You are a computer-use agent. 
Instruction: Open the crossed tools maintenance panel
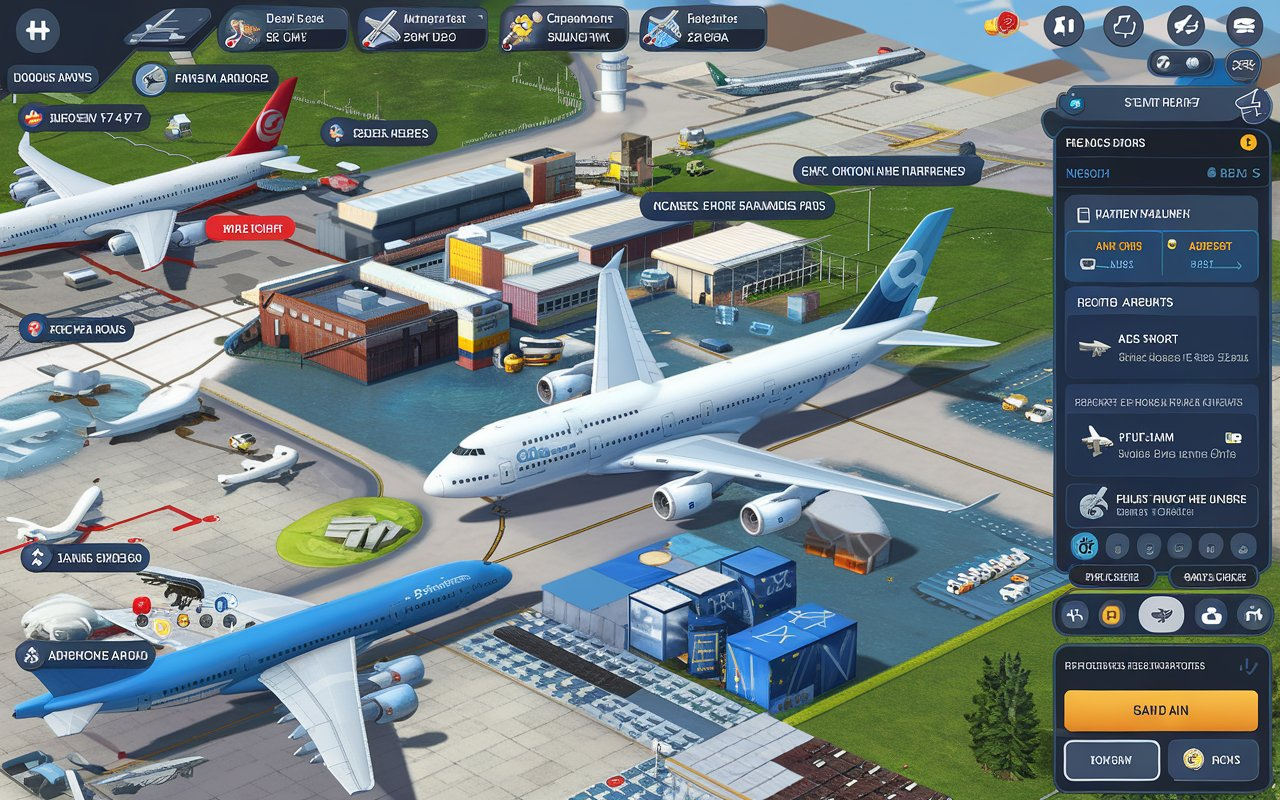click(x=422, y=29)
